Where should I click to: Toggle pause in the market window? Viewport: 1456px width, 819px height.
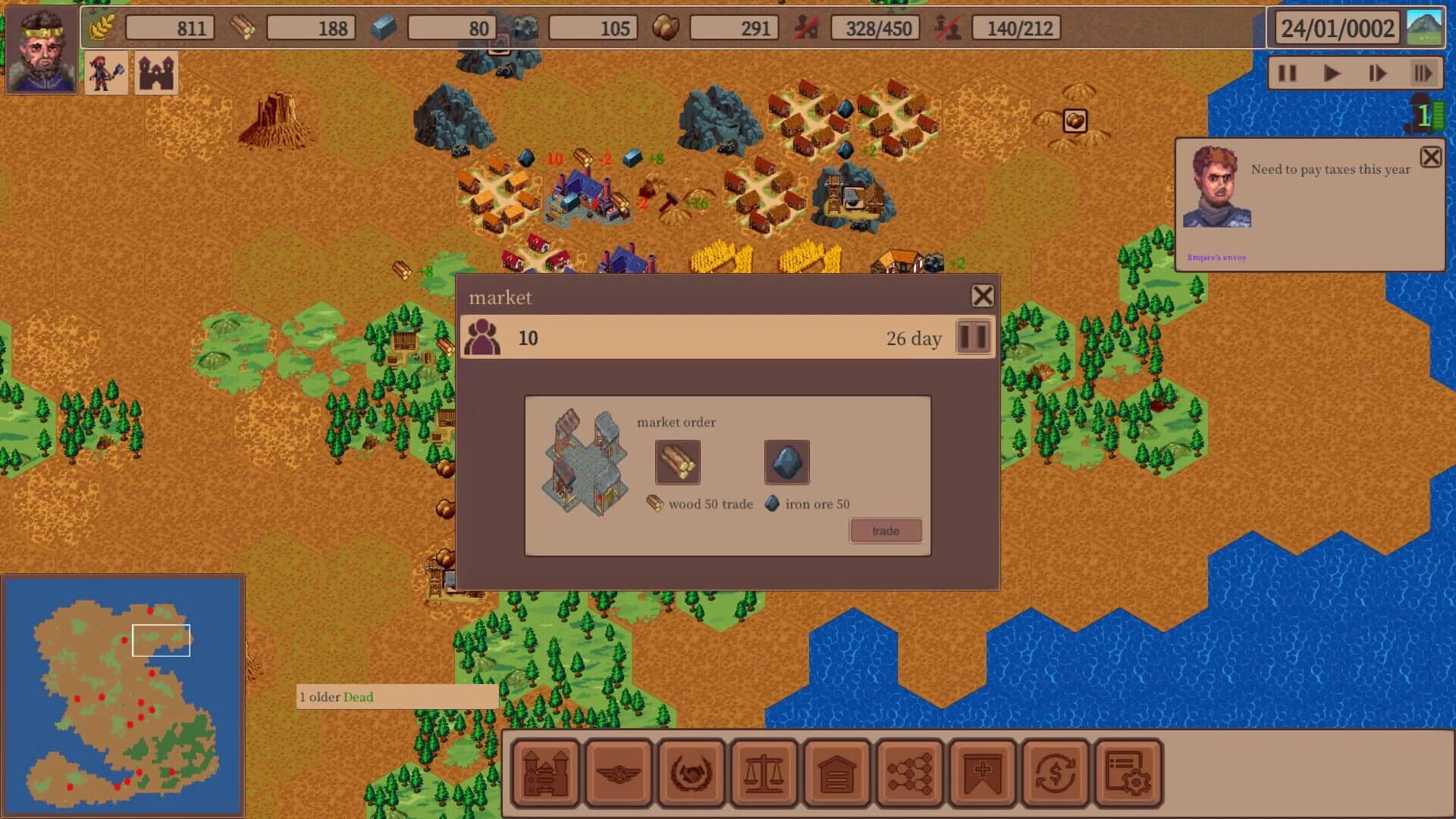tap(973, 337)
